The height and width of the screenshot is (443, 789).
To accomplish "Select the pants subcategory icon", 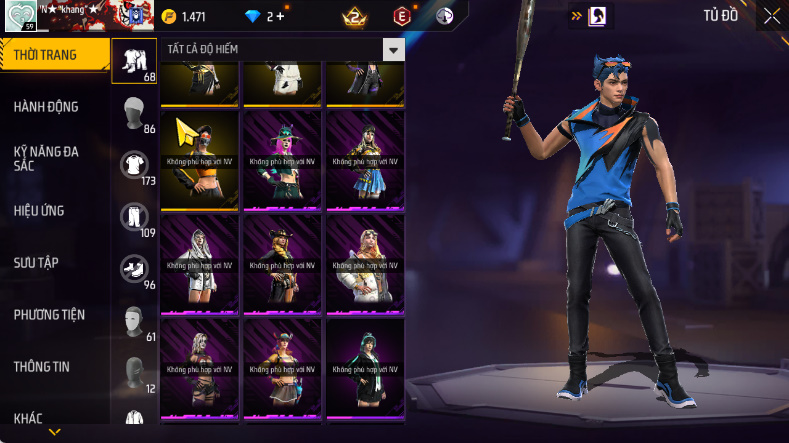I will click(x=134, y=216).
